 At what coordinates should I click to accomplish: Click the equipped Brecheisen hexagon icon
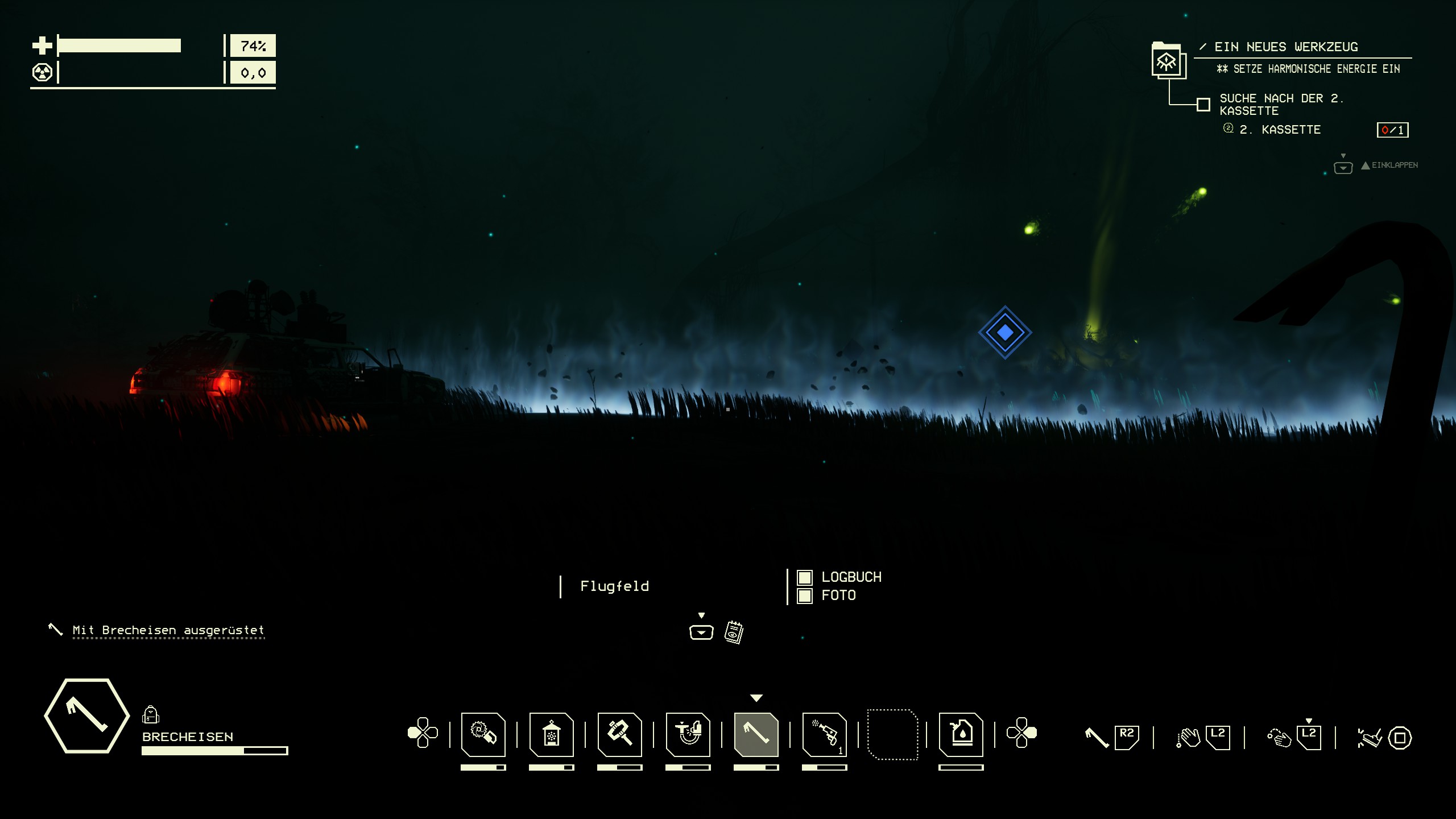tap(86, 715)
